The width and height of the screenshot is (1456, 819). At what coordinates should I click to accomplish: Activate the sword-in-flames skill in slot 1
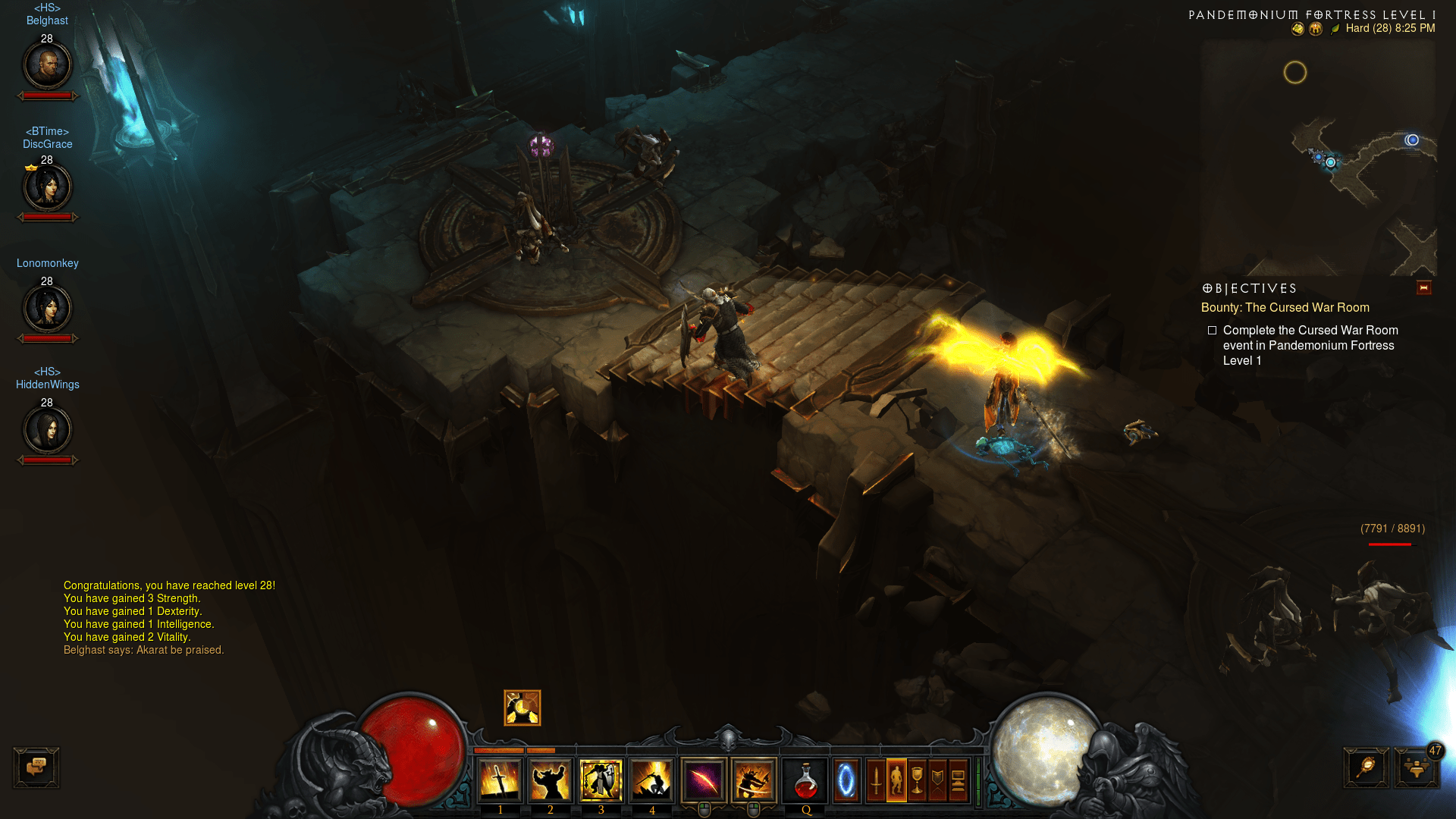click(x=500, y=780)
